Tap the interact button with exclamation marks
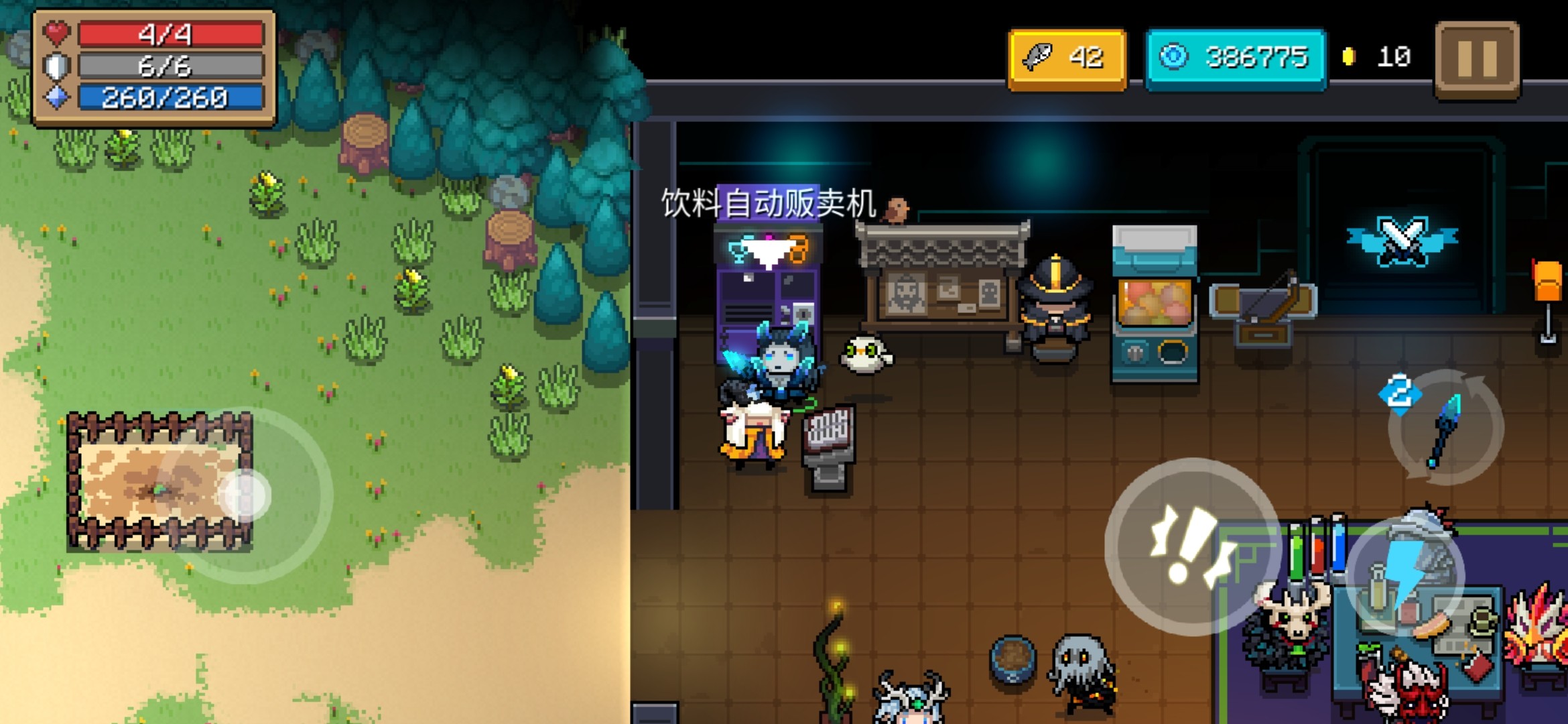Image resolution: width=1568 pixels, height=724 pixels. [x=1191, y=546]
